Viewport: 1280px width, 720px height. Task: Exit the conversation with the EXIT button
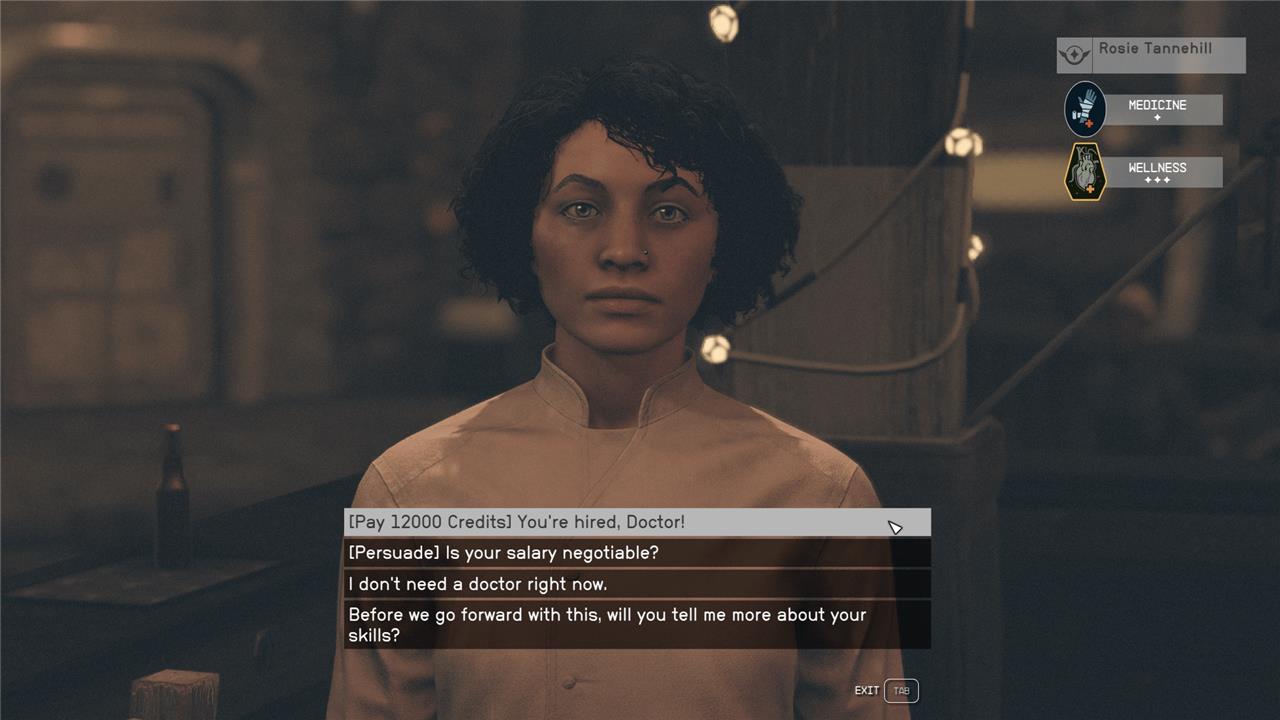(x=900, y=691)
